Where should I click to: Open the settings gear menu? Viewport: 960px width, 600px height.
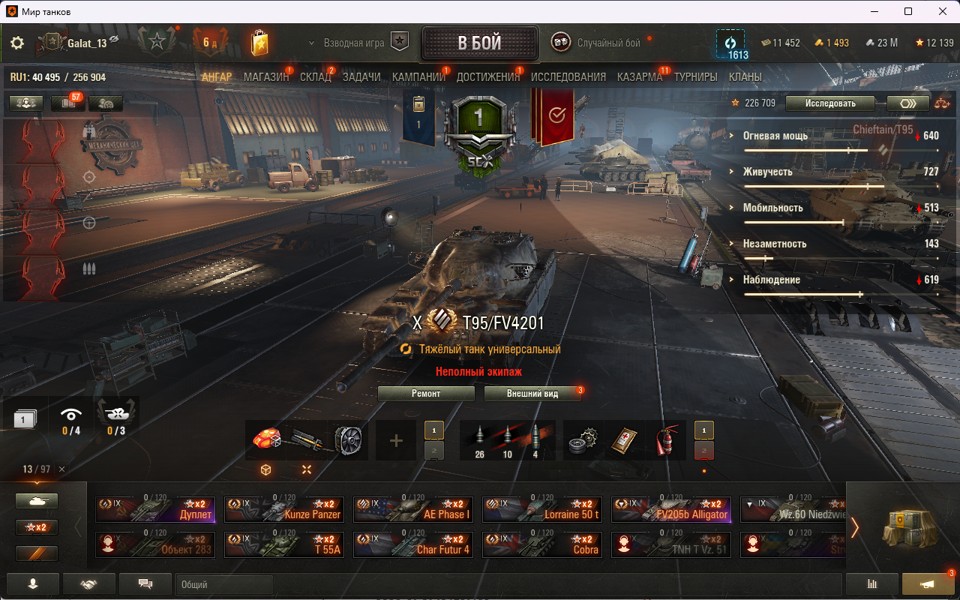17,43
